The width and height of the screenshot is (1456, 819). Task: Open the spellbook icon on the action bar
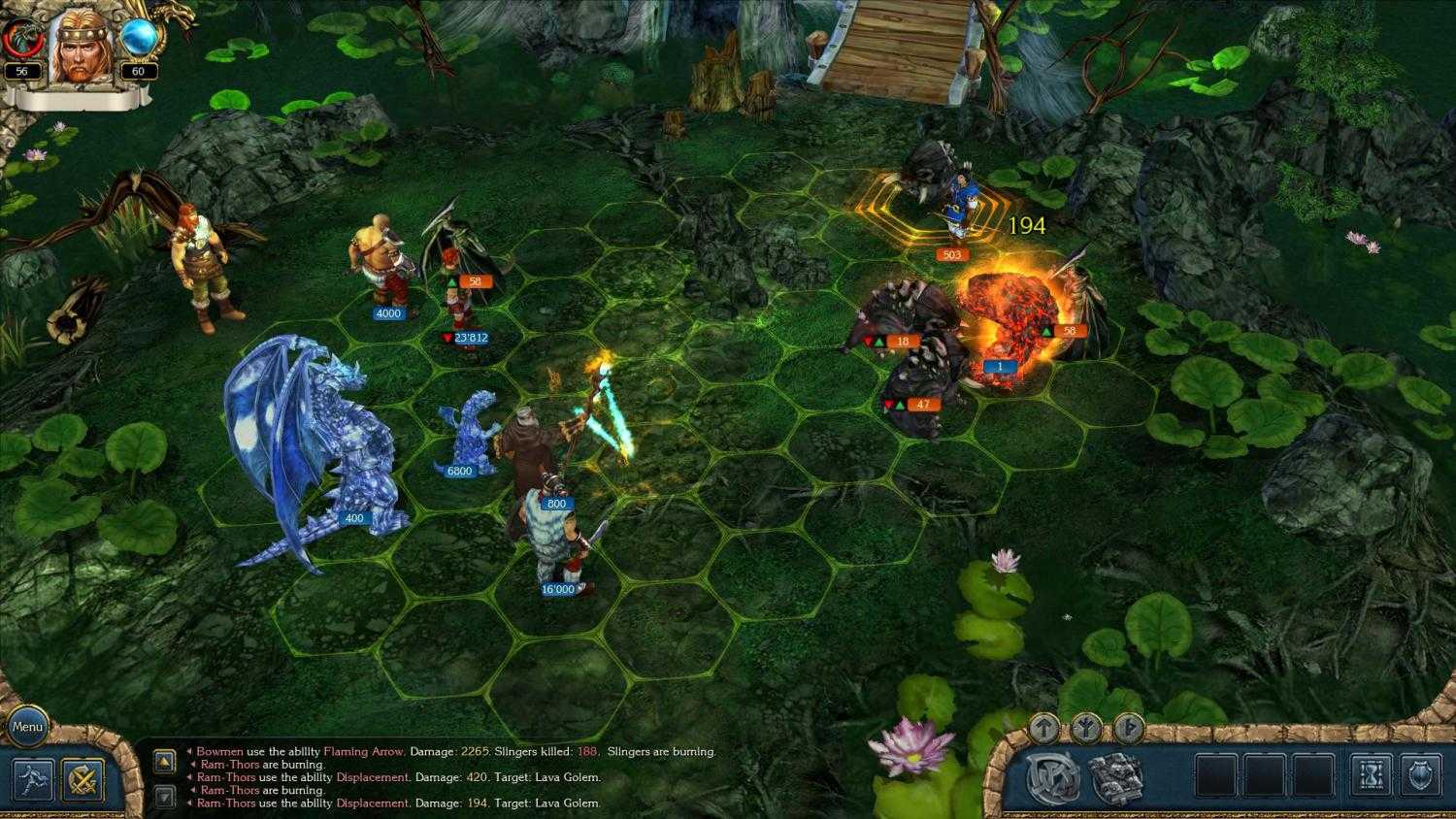1117,776
